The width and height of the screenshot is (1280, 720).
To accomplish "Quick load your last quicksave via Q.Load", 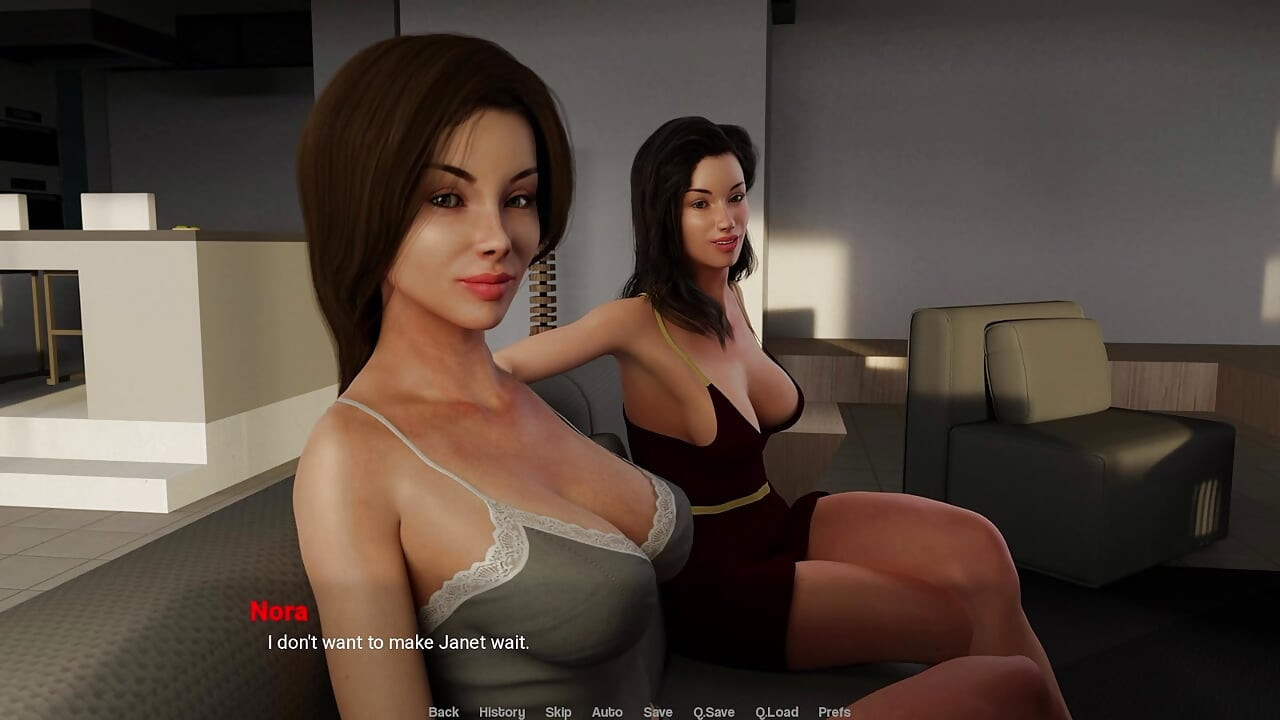I will click(775, 711).
